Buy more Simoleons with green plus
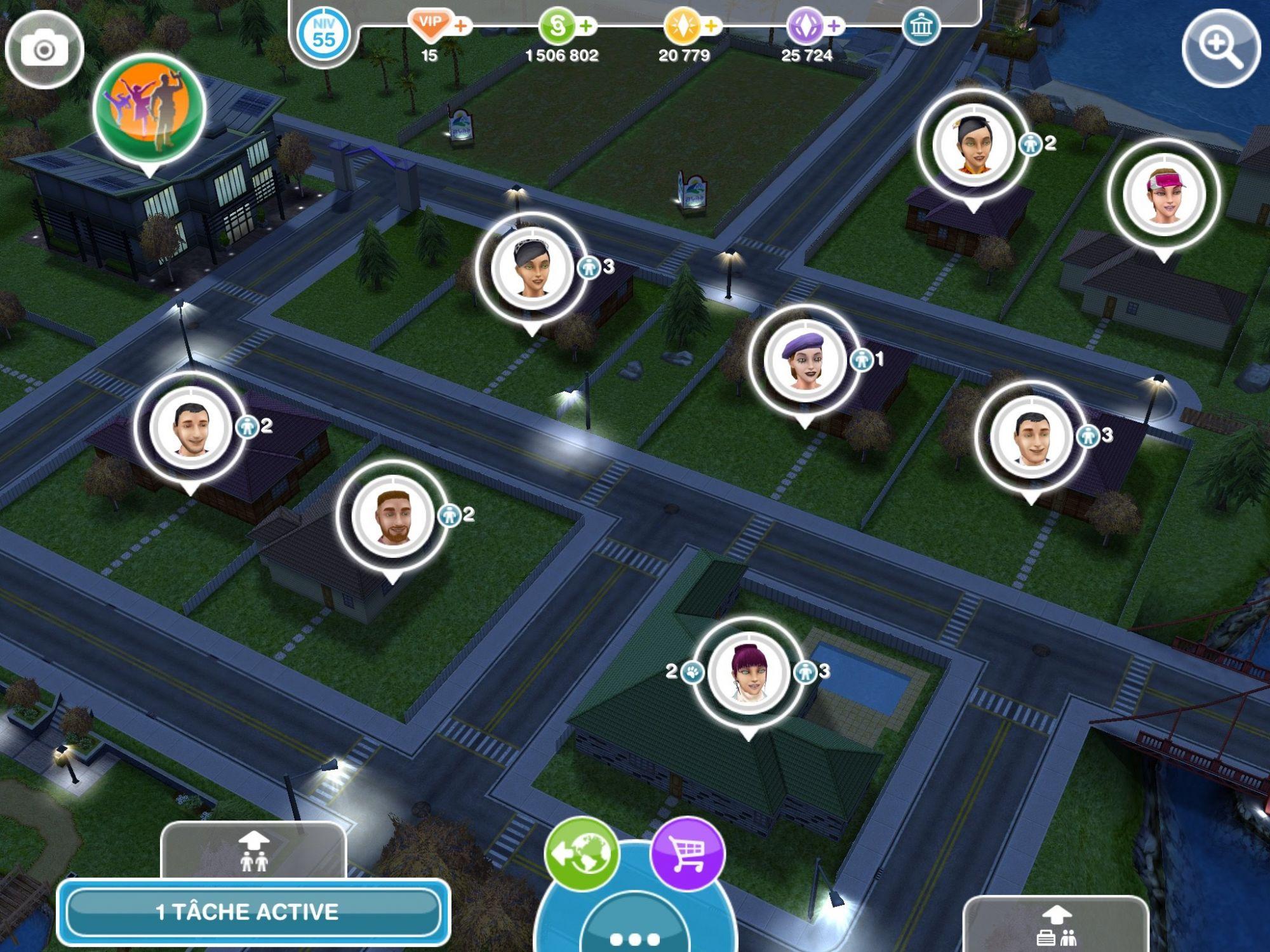 coord(586,27)
